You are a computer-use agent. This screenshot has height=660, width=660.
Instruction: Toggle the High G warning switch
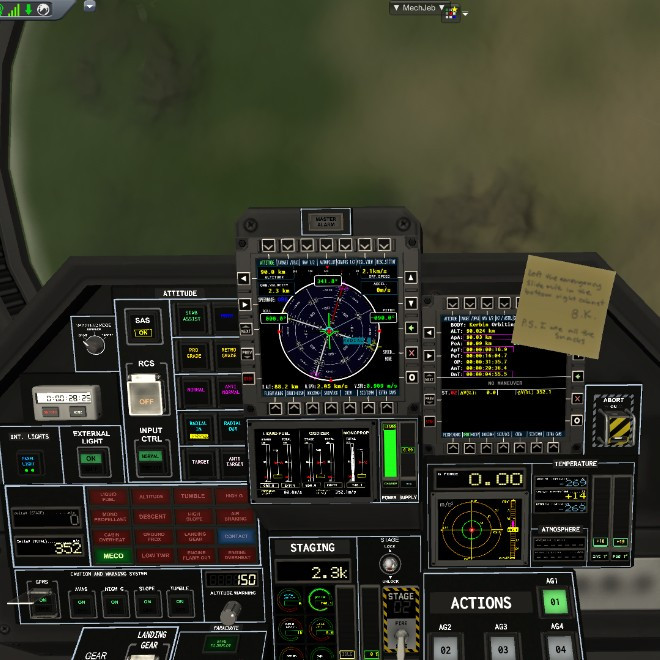113,602
